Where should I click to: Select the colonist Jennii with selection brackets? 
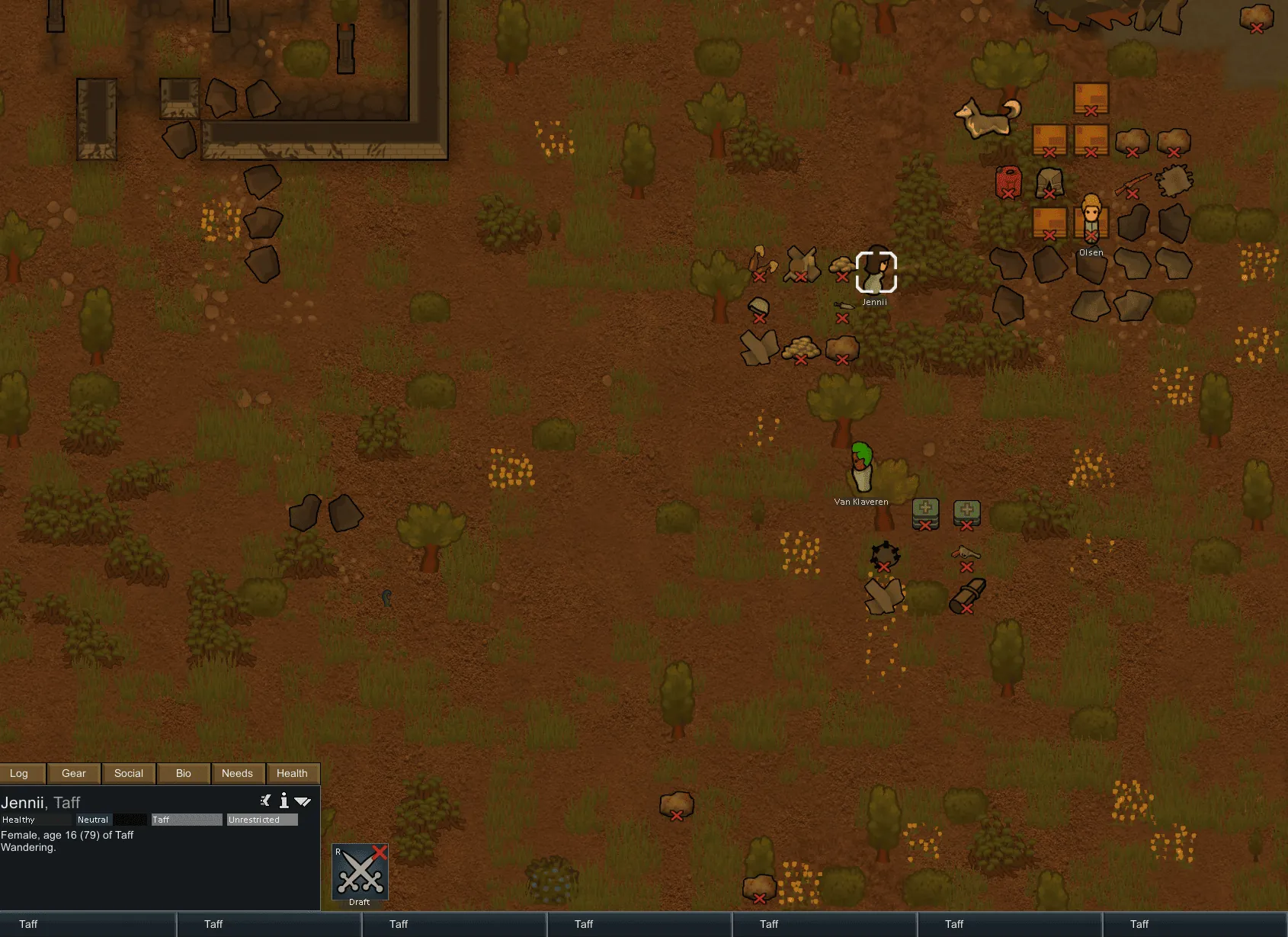click(876, 272)
